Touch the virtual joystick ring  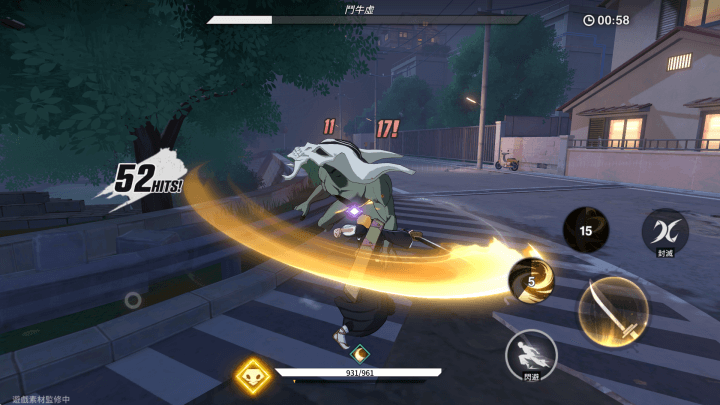tap(133, 298)
